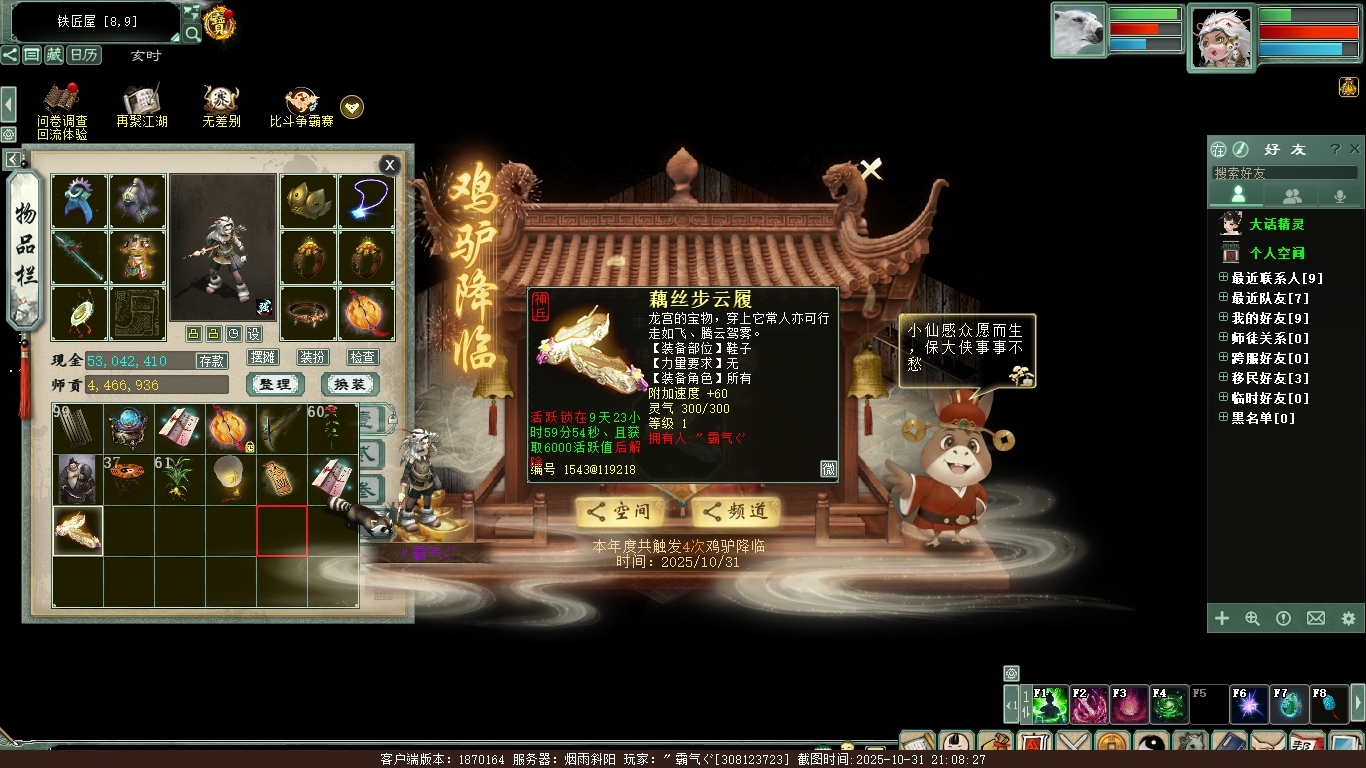Click the friend search input field

point(1284,173)
